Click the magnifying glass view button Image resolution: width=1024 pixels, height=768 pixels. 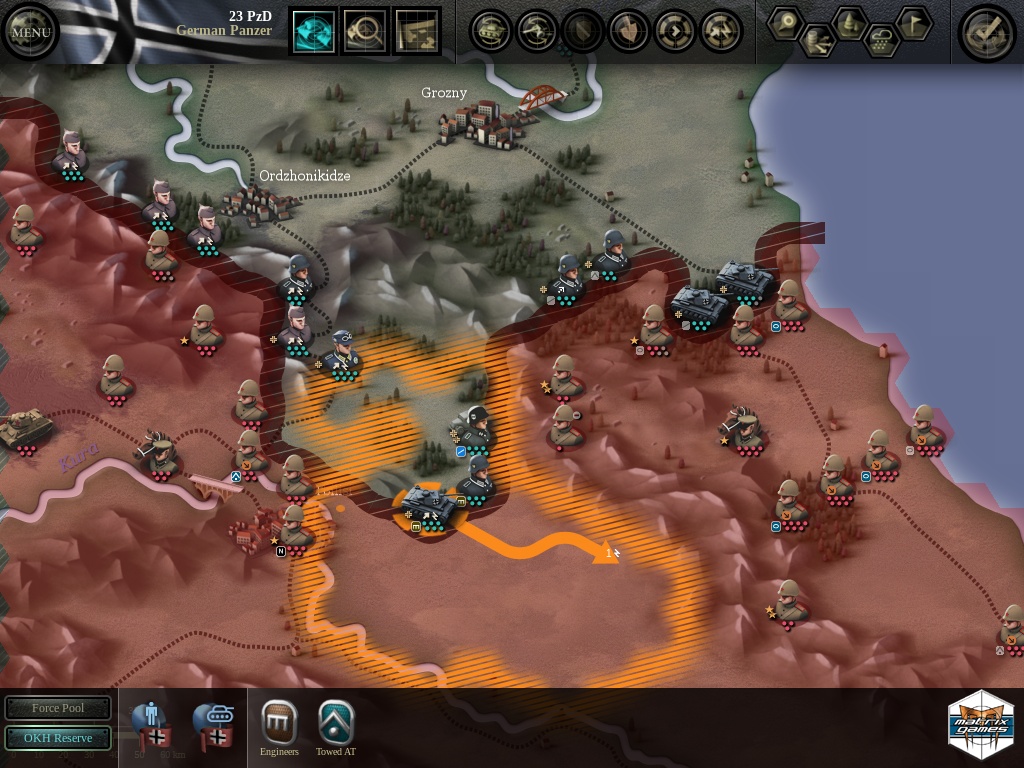365,31
